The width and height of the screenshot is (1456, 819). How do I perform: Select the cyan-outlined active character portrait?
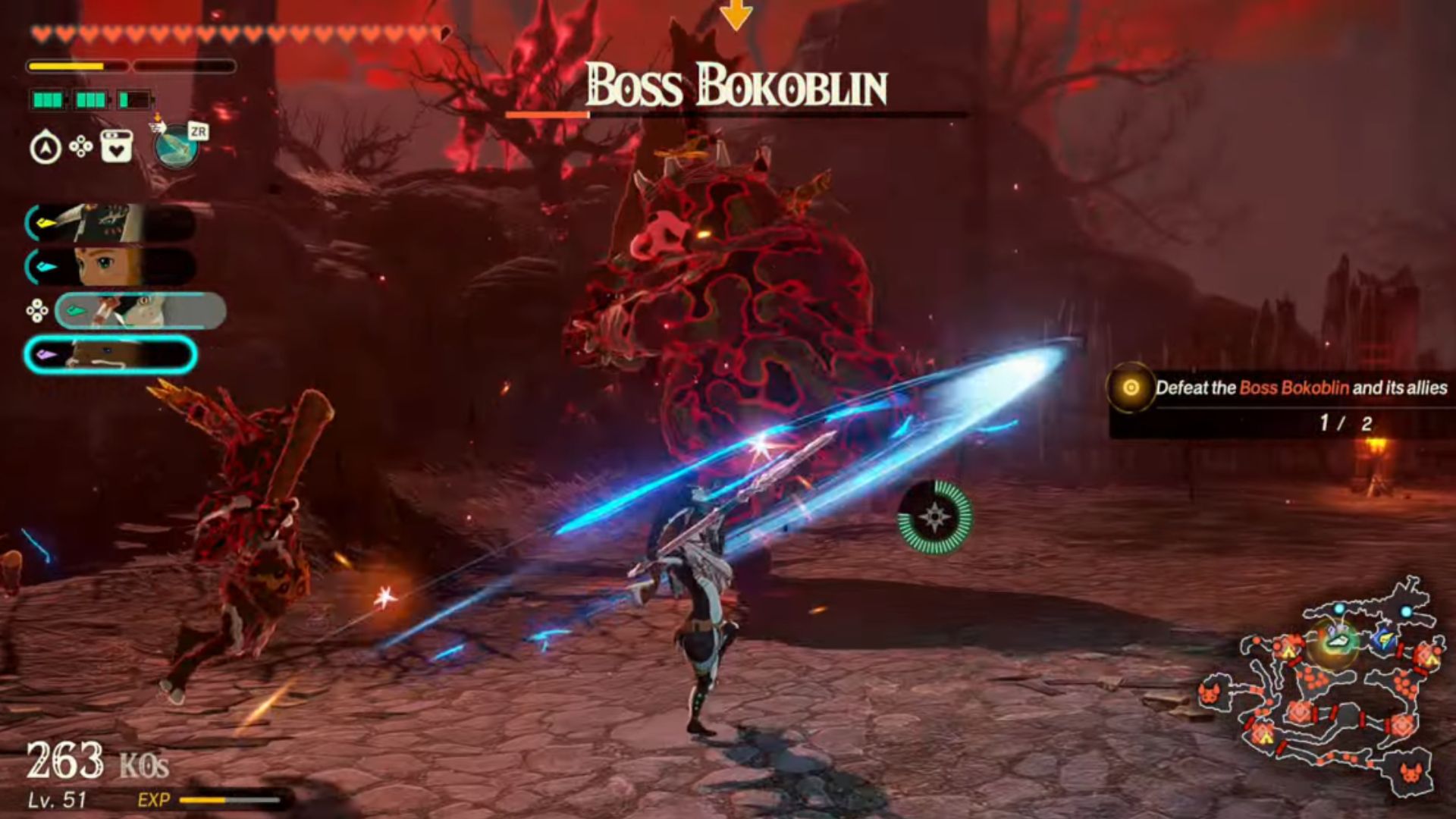[x=110, y=355]
